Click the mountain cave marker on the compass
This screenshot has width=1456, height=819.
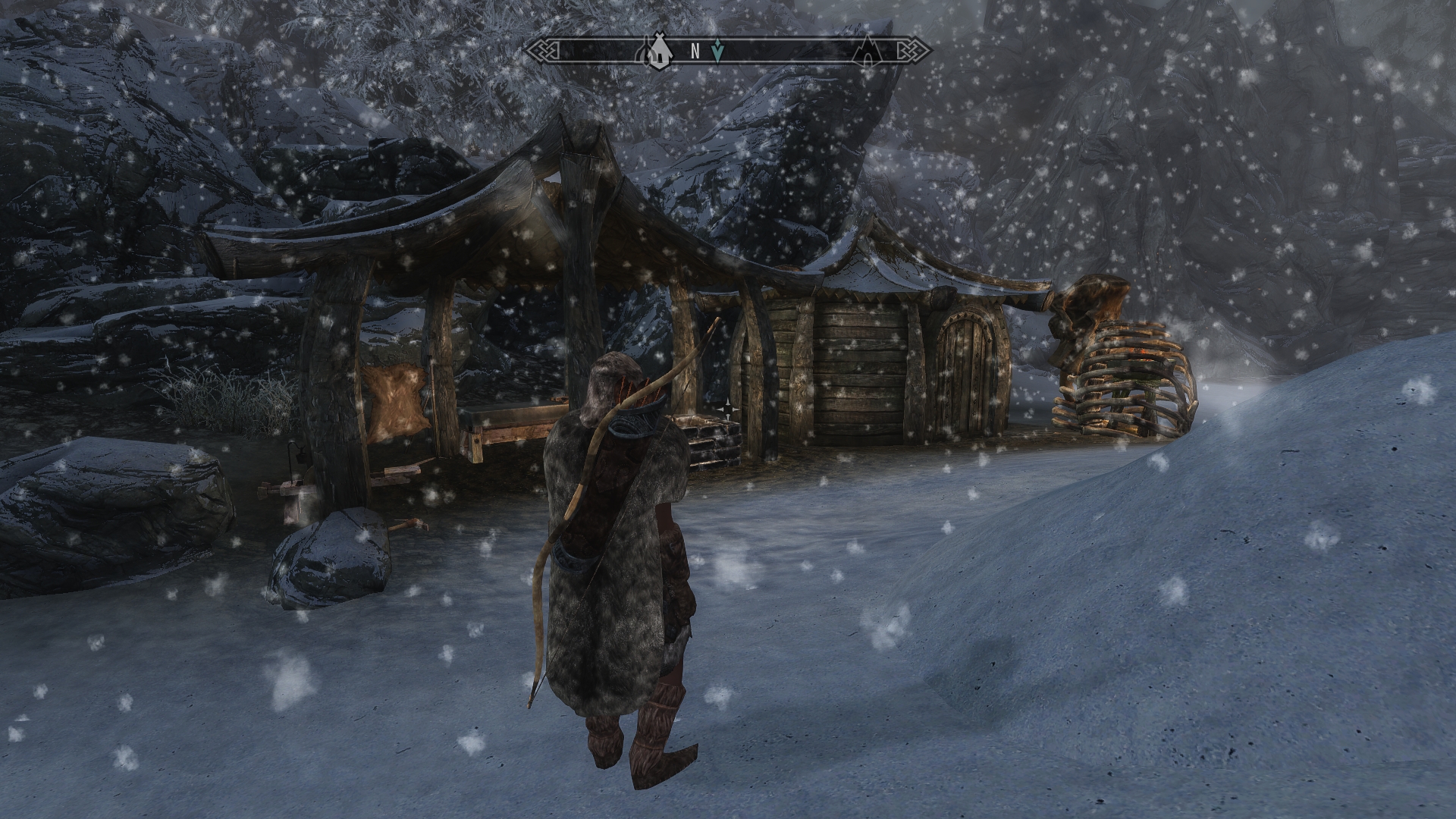click(869, 52)
